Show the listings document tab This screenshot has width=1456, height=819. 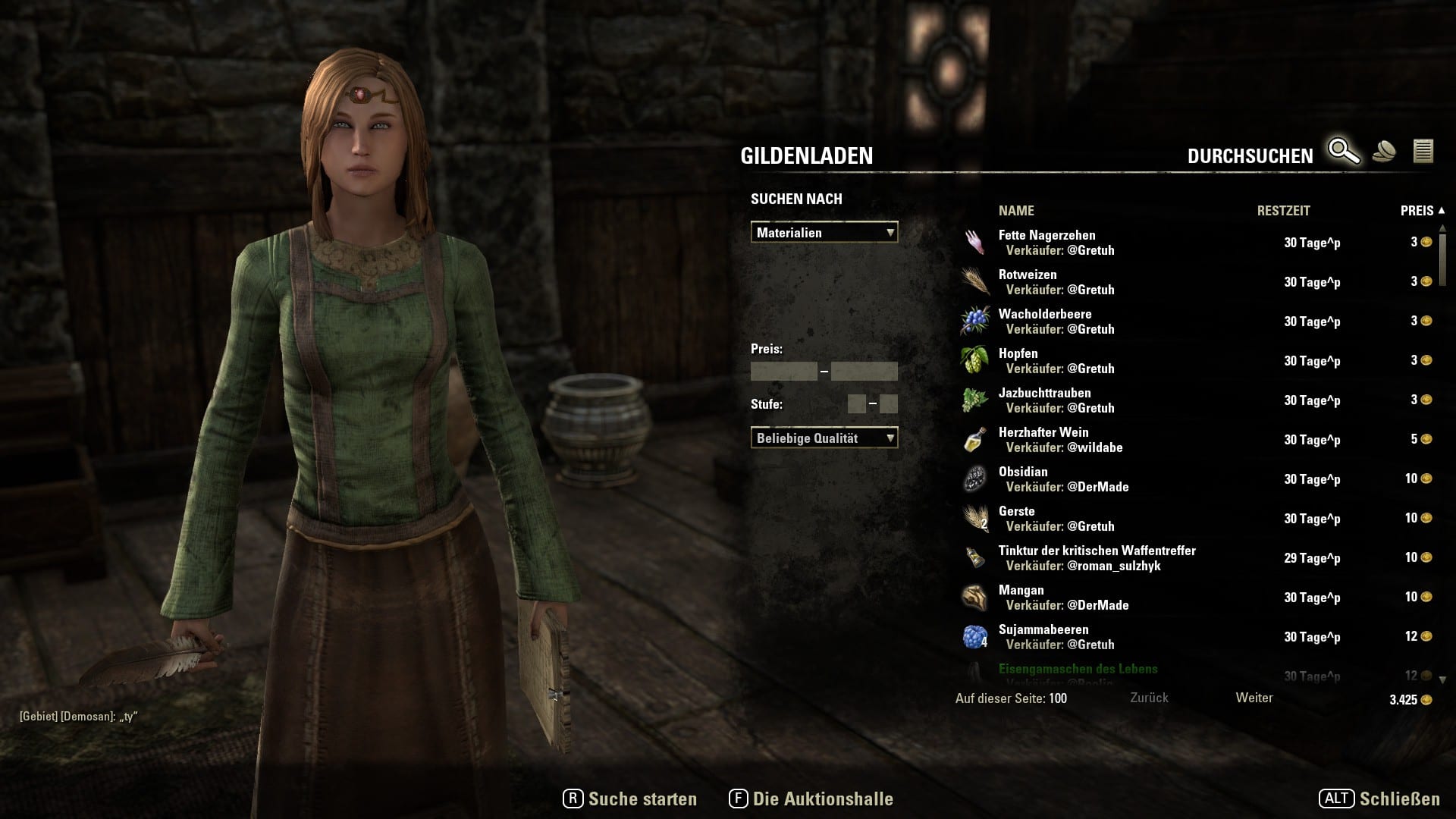[1423, 152]
